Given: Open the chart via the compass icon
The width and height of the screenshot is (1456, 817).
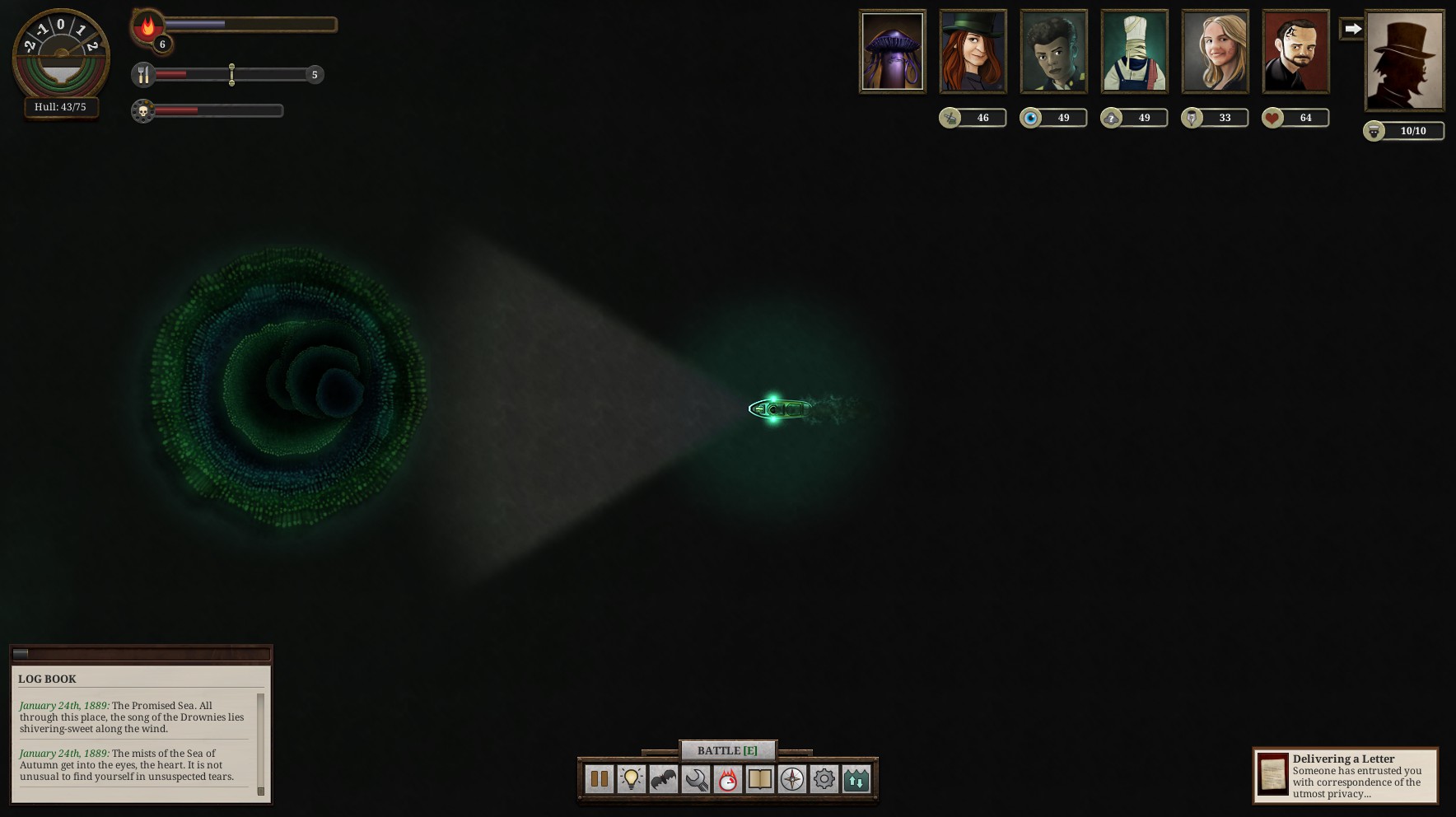Looking at the screenshot, I should (x=790, y=778).
